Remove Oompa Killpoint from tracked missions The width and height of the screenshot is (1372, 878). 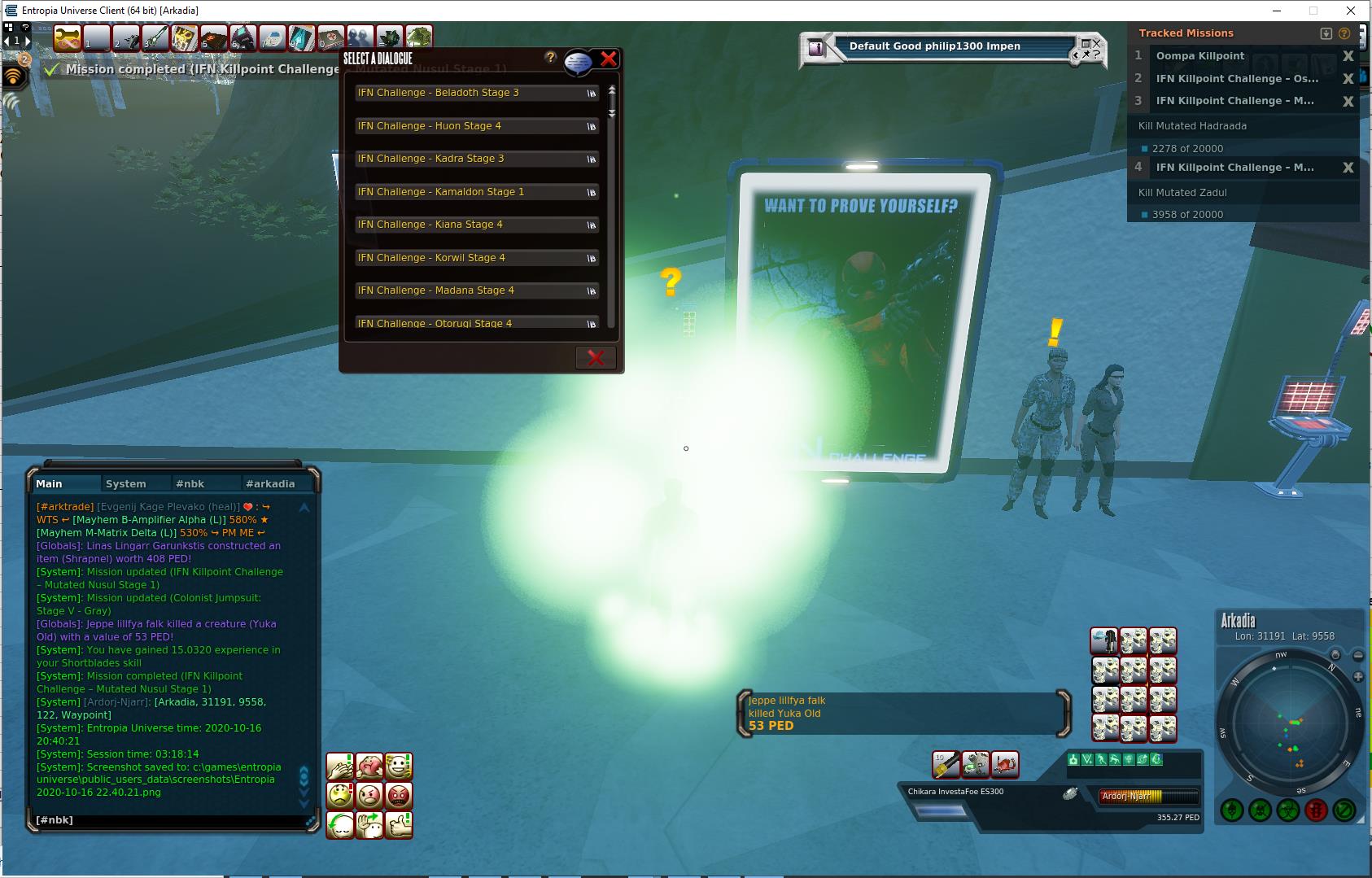[1348, 56]
